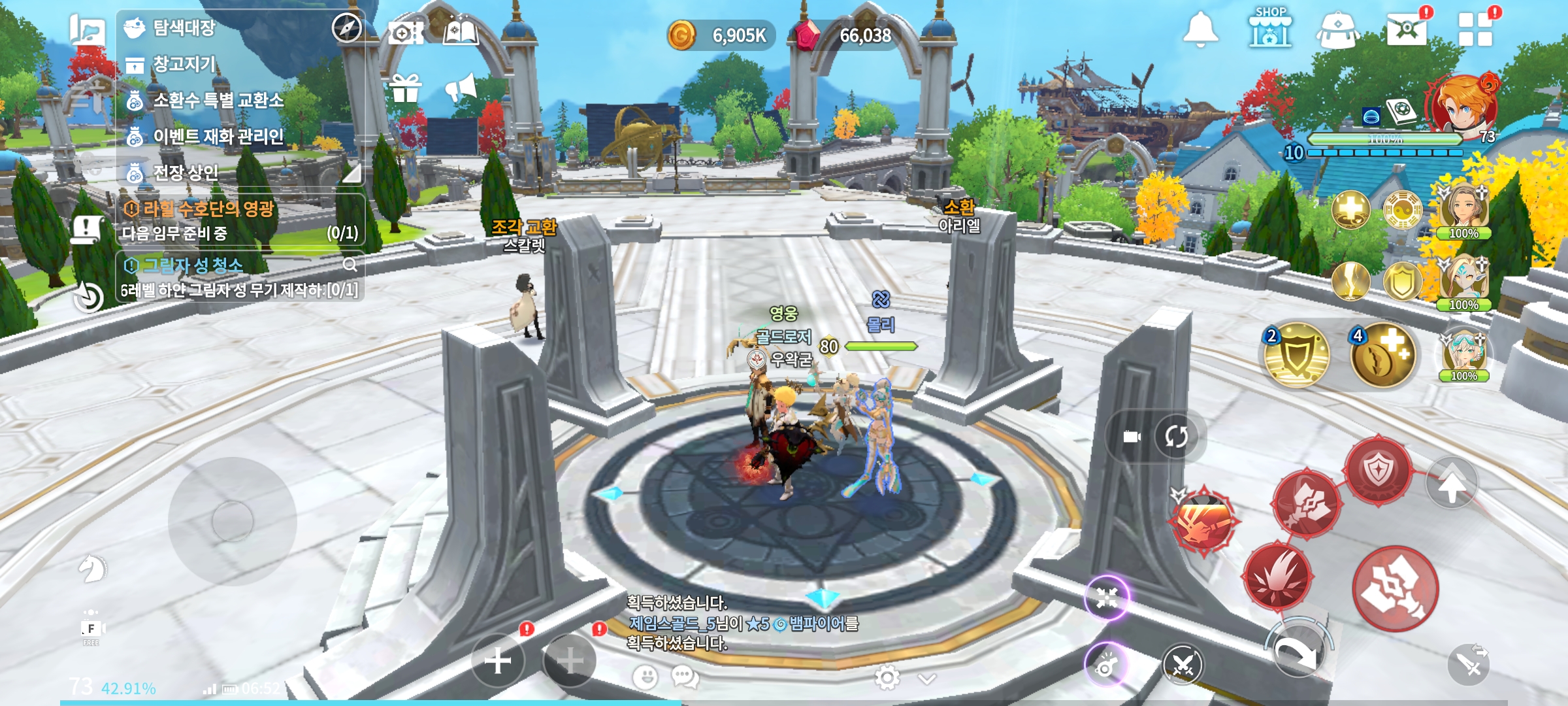The image size is (1568, 706).
Task: Toggle the crossed swords auto-battle button
Action: coord(1183,665)
